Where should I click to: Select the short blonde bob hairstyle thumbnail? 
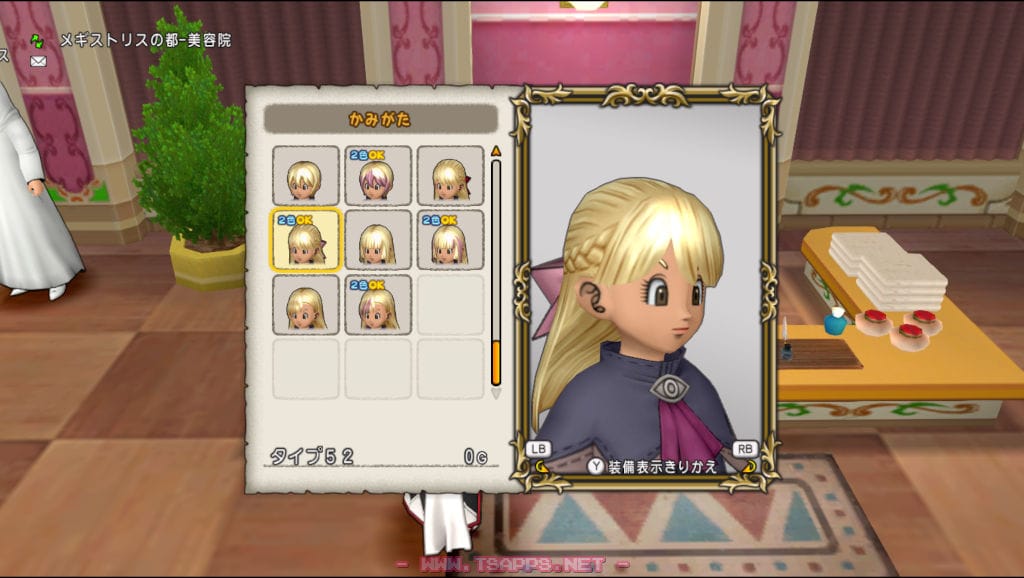[305, 176]
